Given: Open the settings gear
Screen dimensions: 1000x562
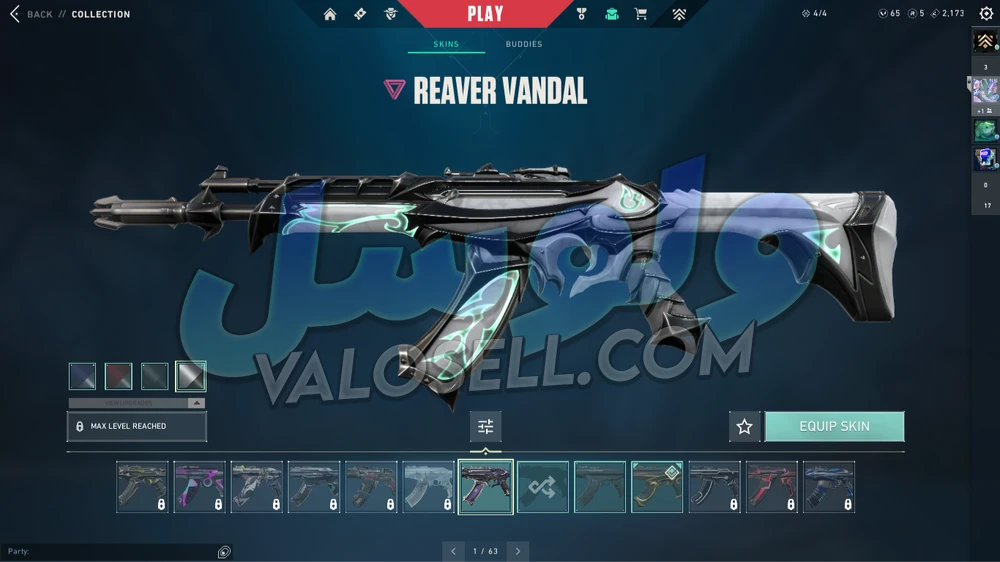Looking at the screenshot, I should click(986, 14).
